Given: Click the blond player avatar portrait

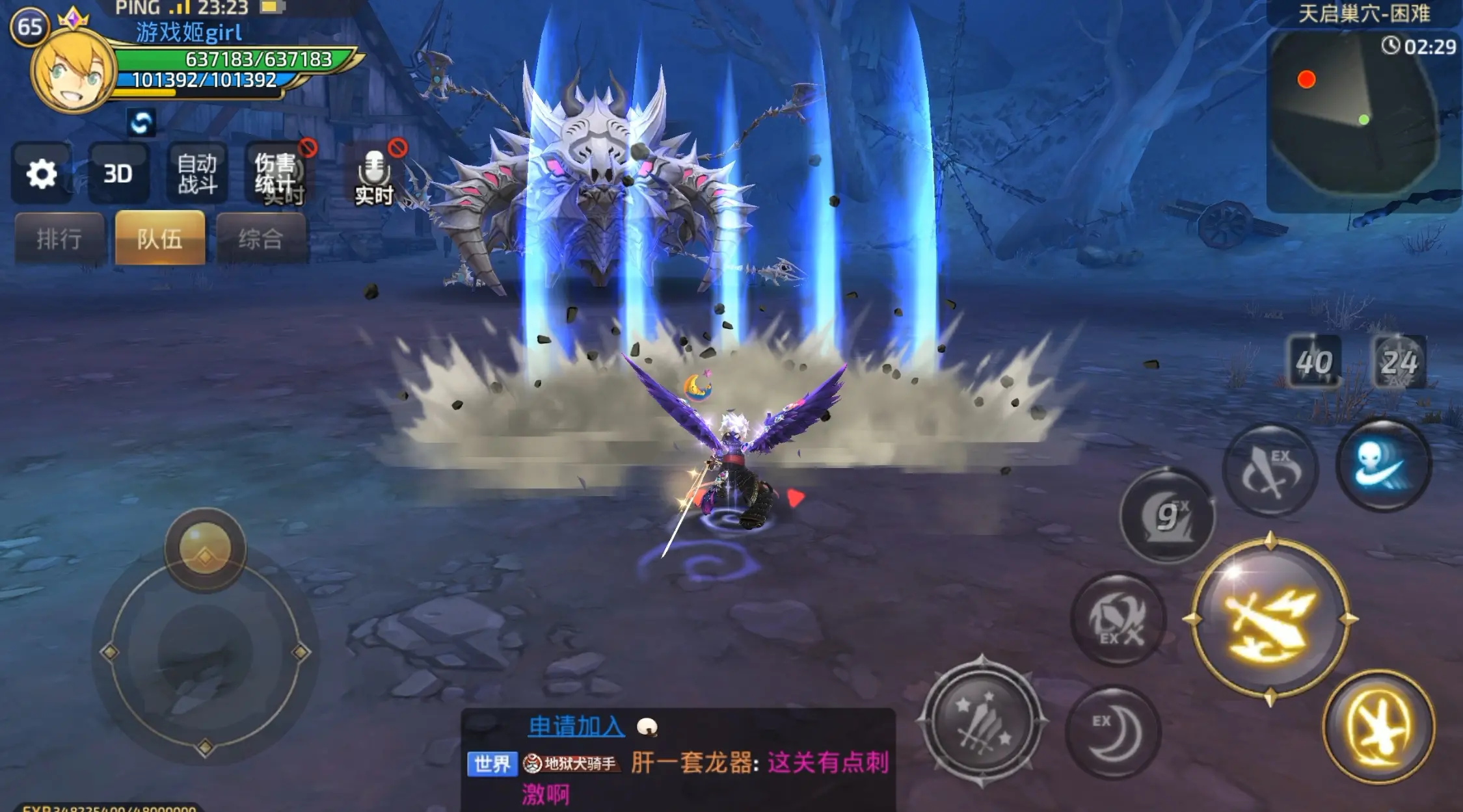Looking at the screenshot, I should click(73, 72).
